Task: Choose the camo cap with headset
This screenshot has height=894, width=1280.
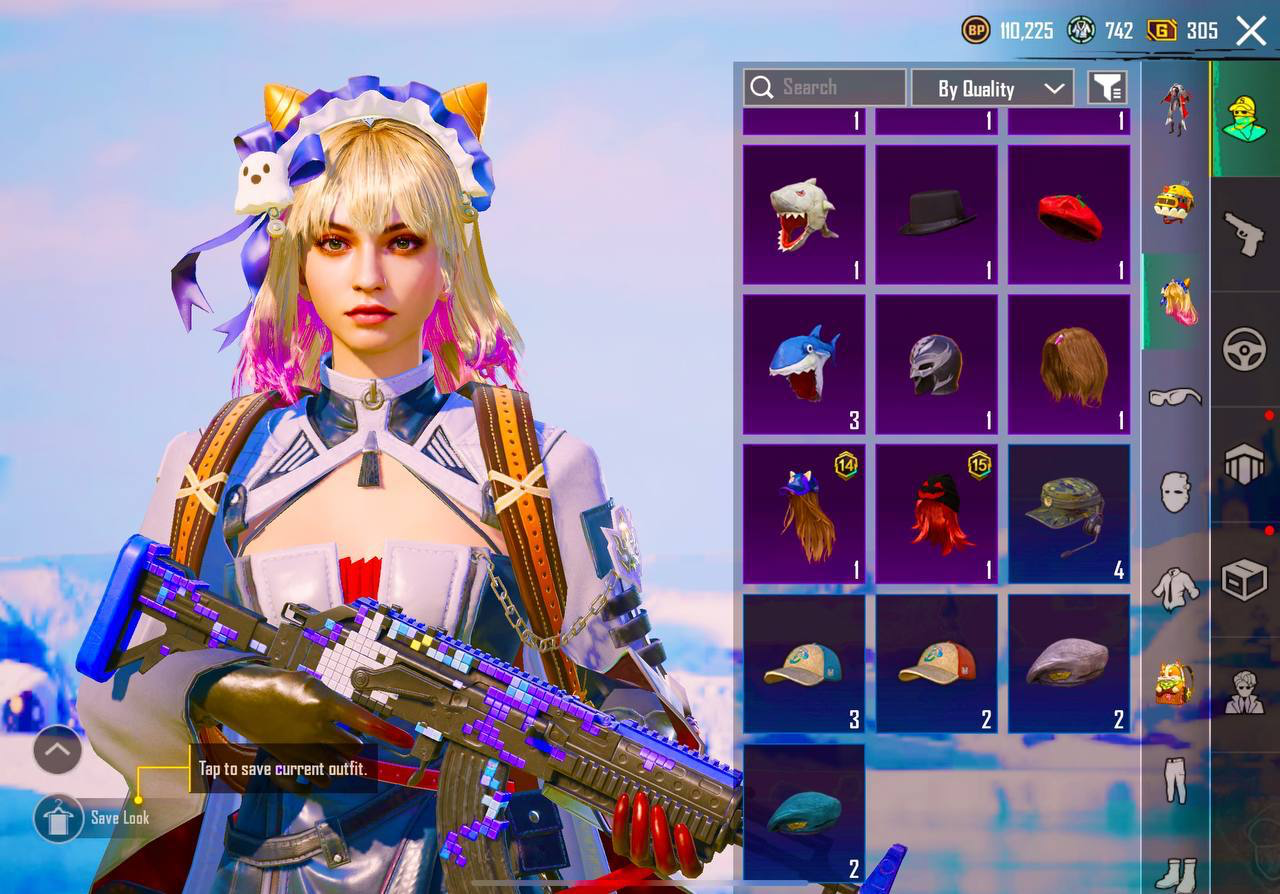Action: click(x=1068, y=514)
